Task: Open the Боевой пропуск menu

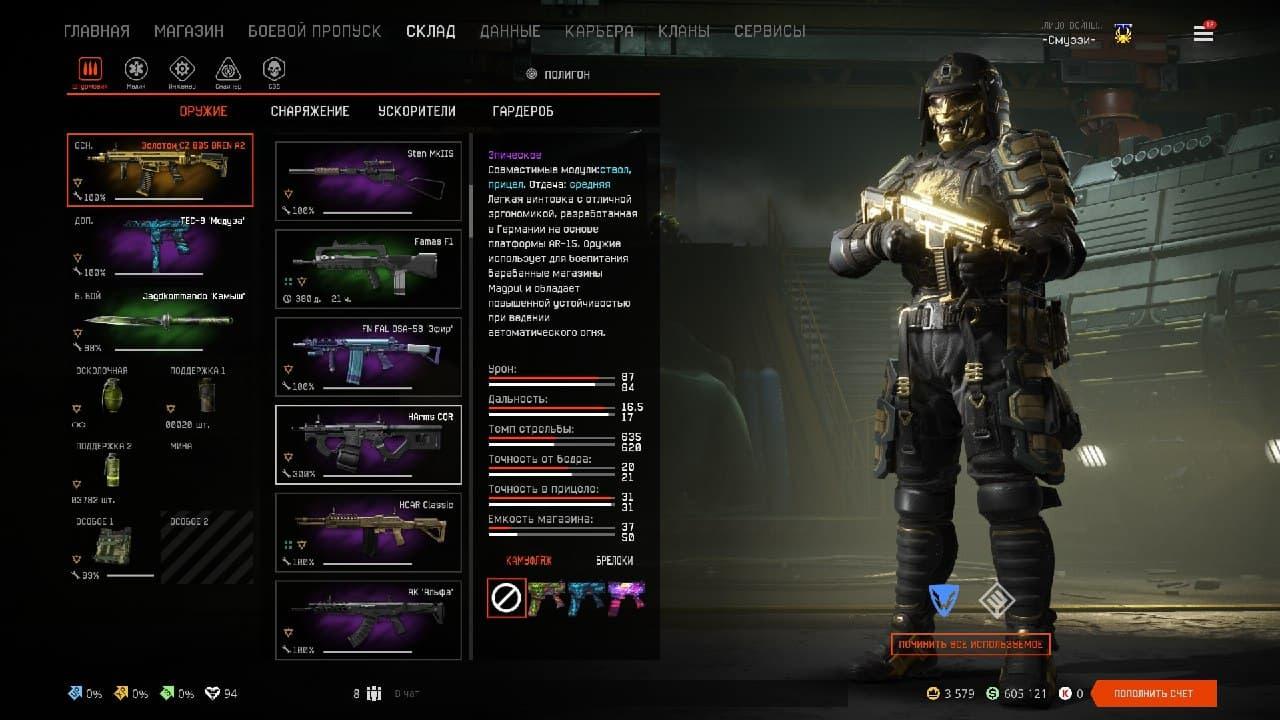Action: point(314,31)
